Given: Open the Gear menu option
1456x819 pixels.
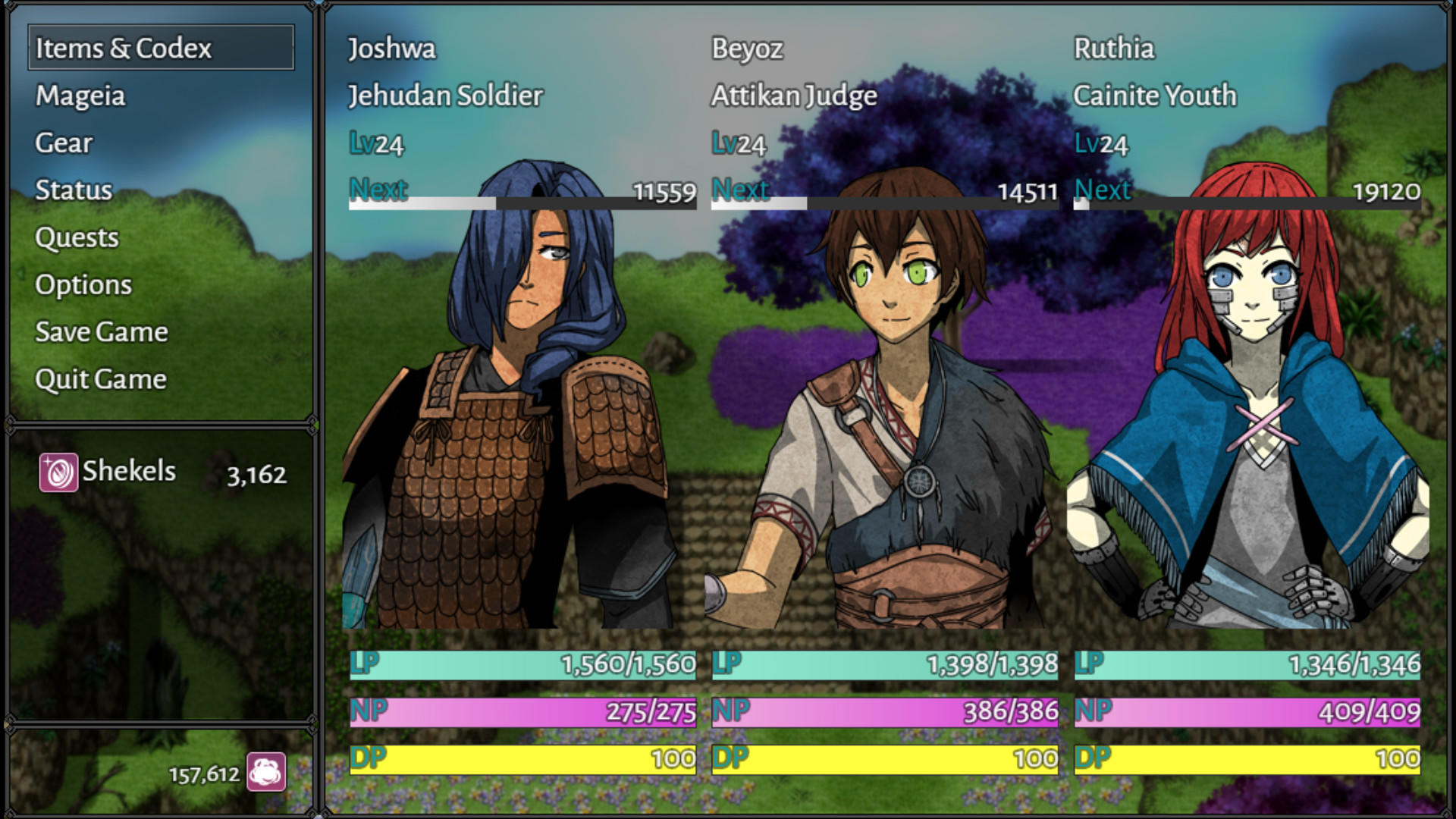Looking at the screenshot, I should tap(64, 143).
